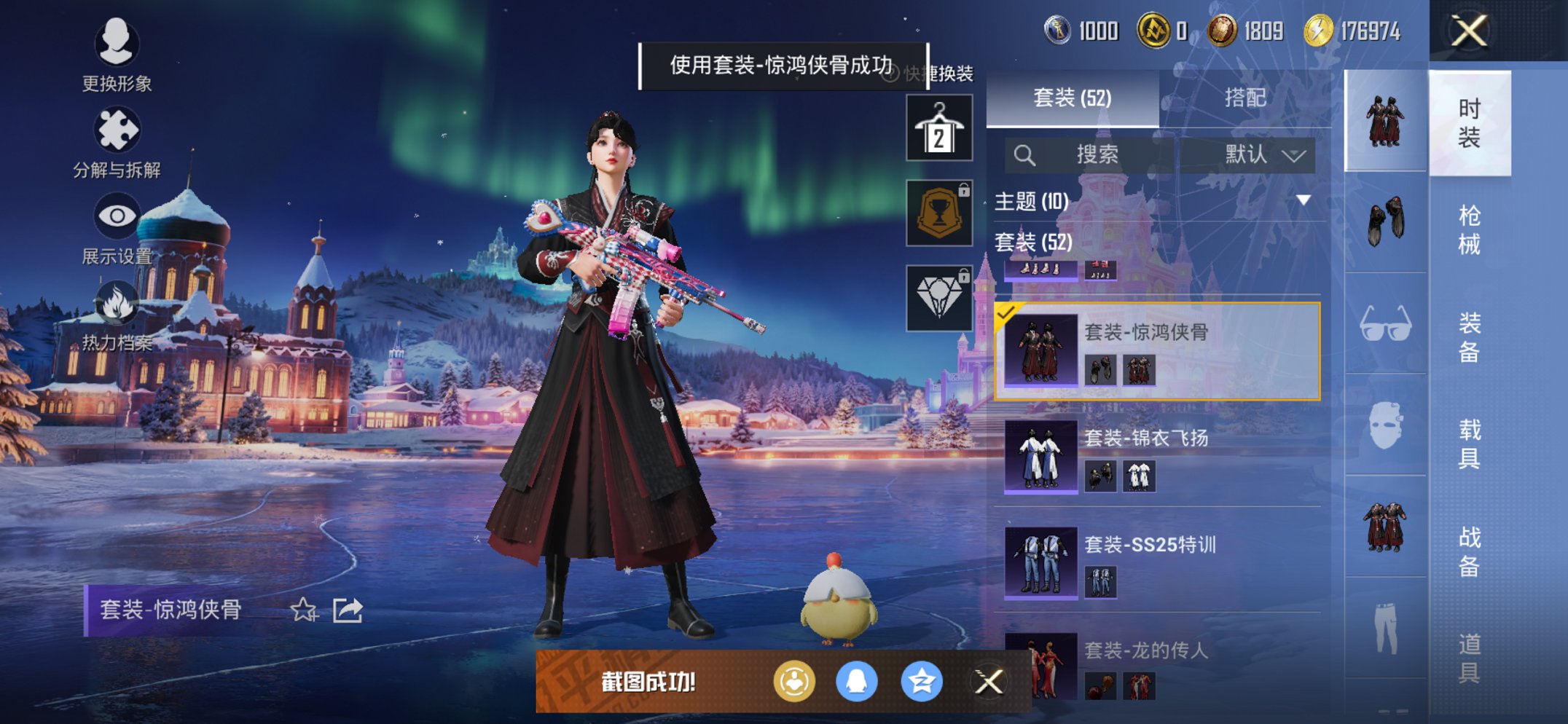Viewport: 1568px width, 724px height.
Task: Dismiss the 截图成功 screenshot banner
Action: tap(989, 682)
